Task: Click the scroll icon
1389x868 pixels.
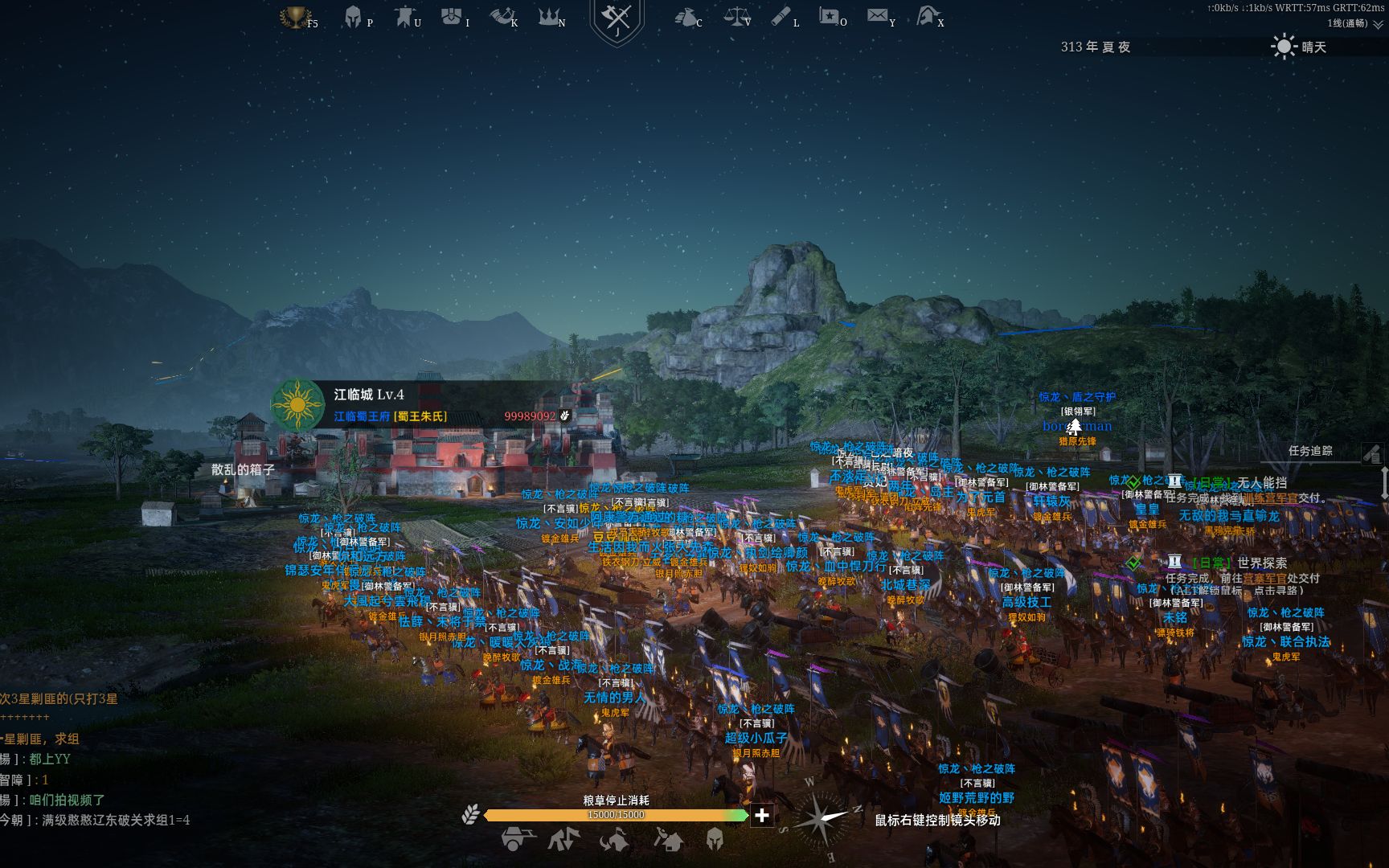Action: click(x=781, y=16)
